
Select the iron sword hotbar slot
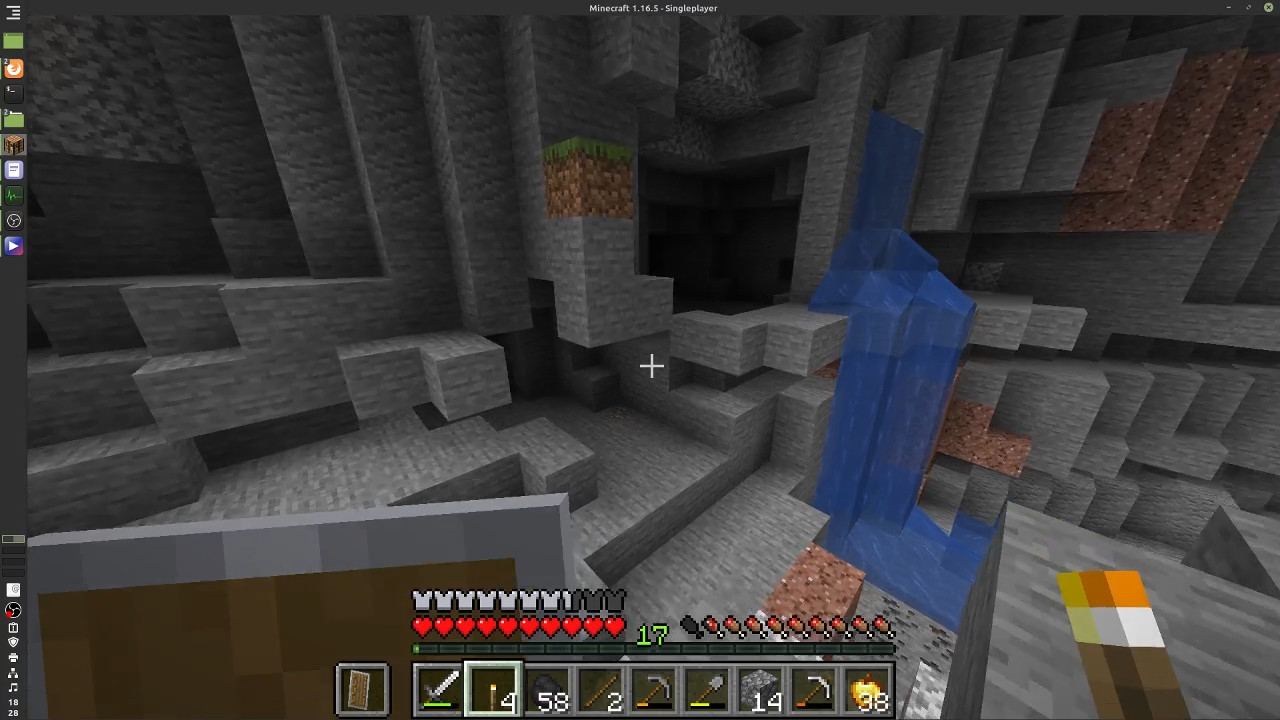[x=439, y=690]
